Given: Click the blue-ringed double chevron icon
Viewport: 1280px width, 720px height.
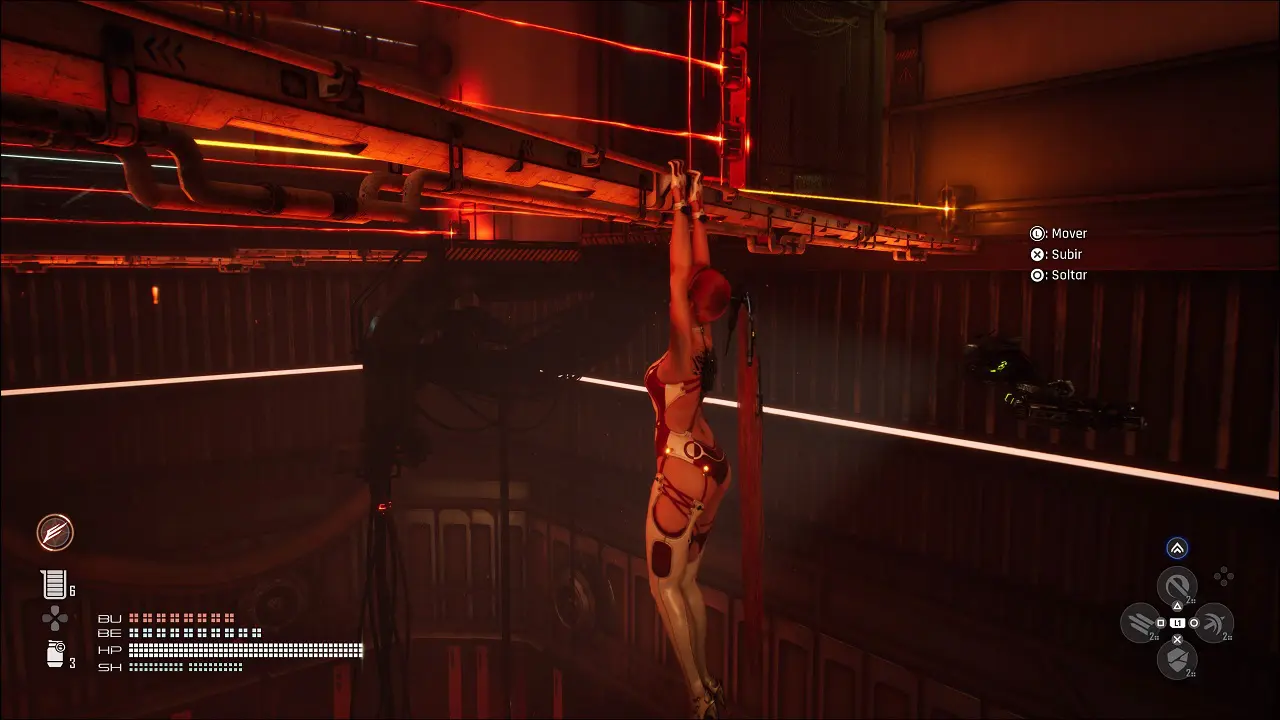Looking at the screenshot, I should point(1177,548).
